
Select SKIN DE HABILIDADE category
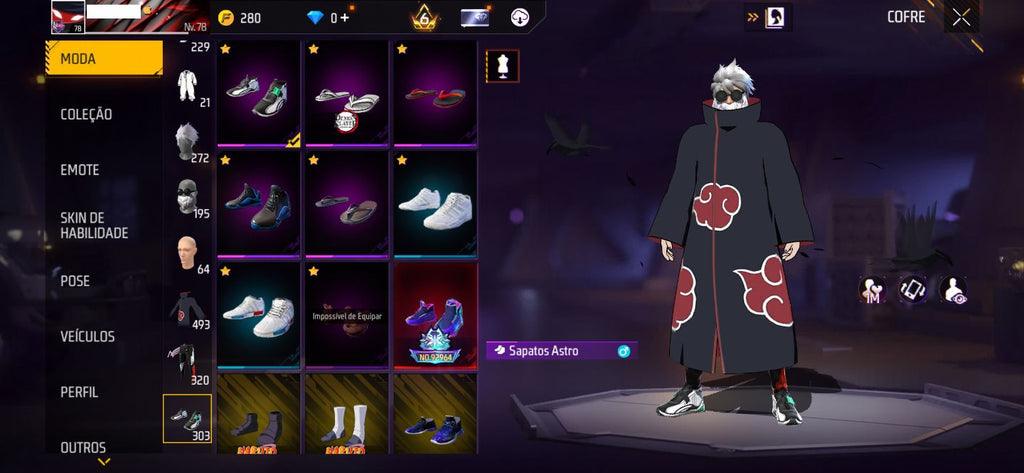(94, 225)
